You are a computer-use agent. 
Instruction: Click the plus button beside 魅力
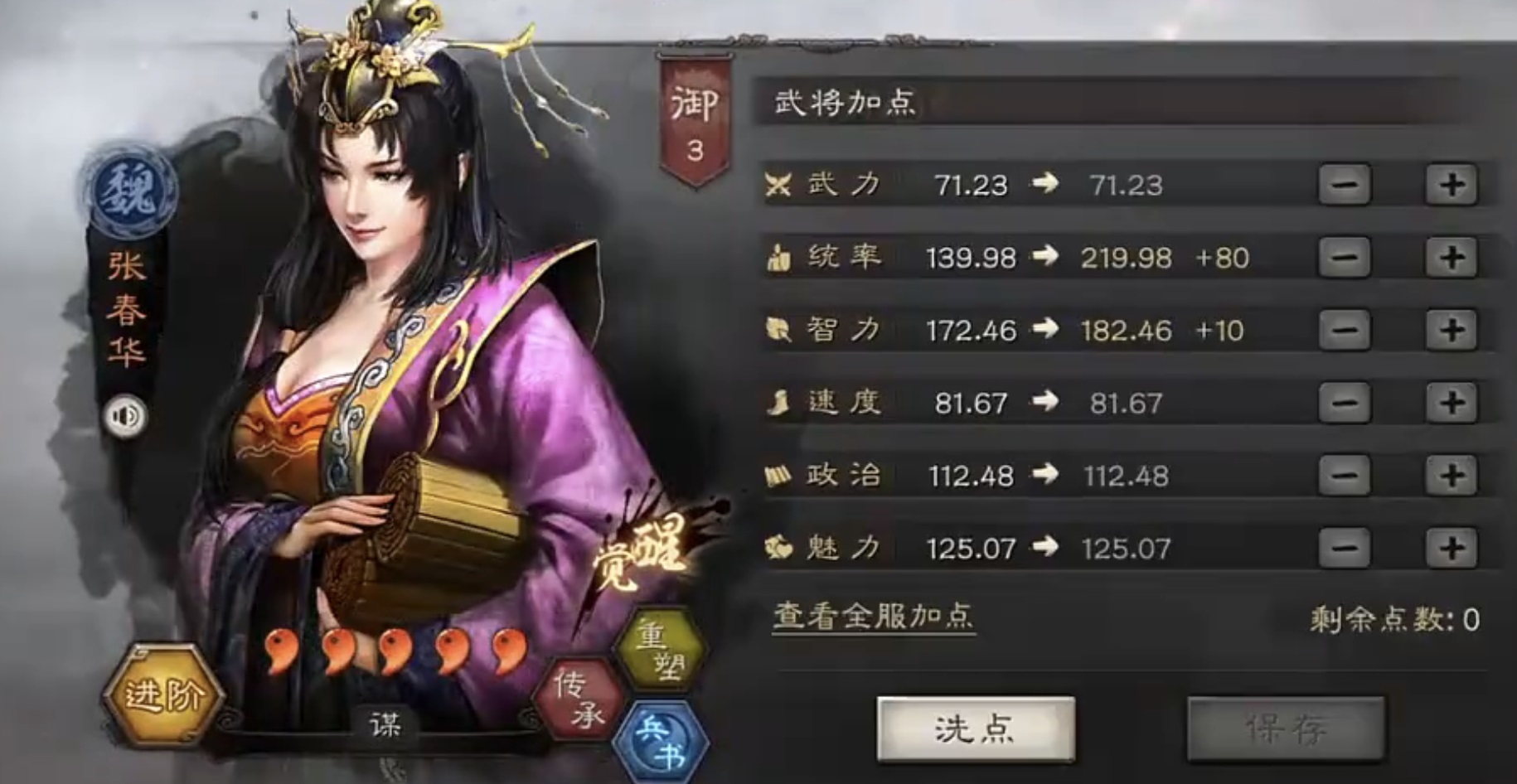(1453, 547)
